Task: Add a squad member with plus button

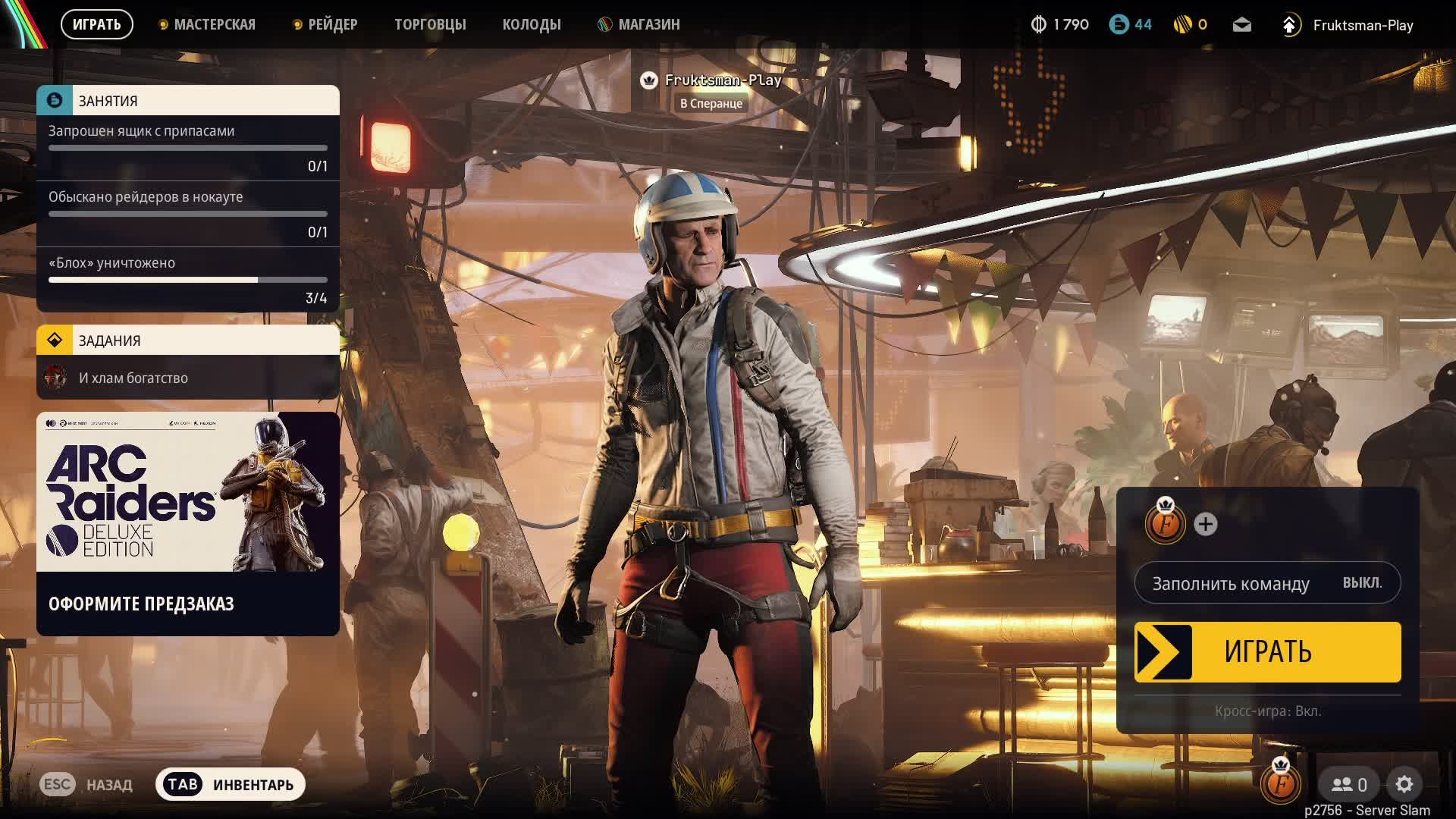Action: coord(1205,524)
